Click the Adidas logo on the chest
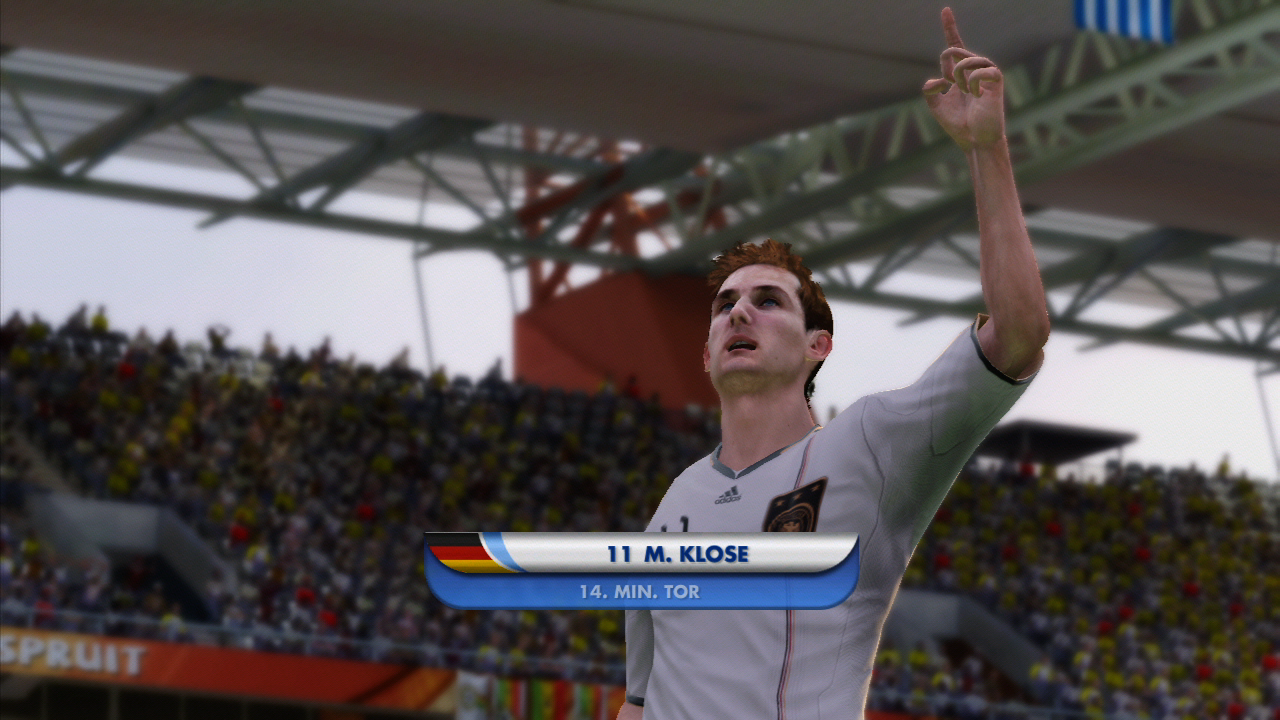 pyautogui.click(x=726, y=495)
